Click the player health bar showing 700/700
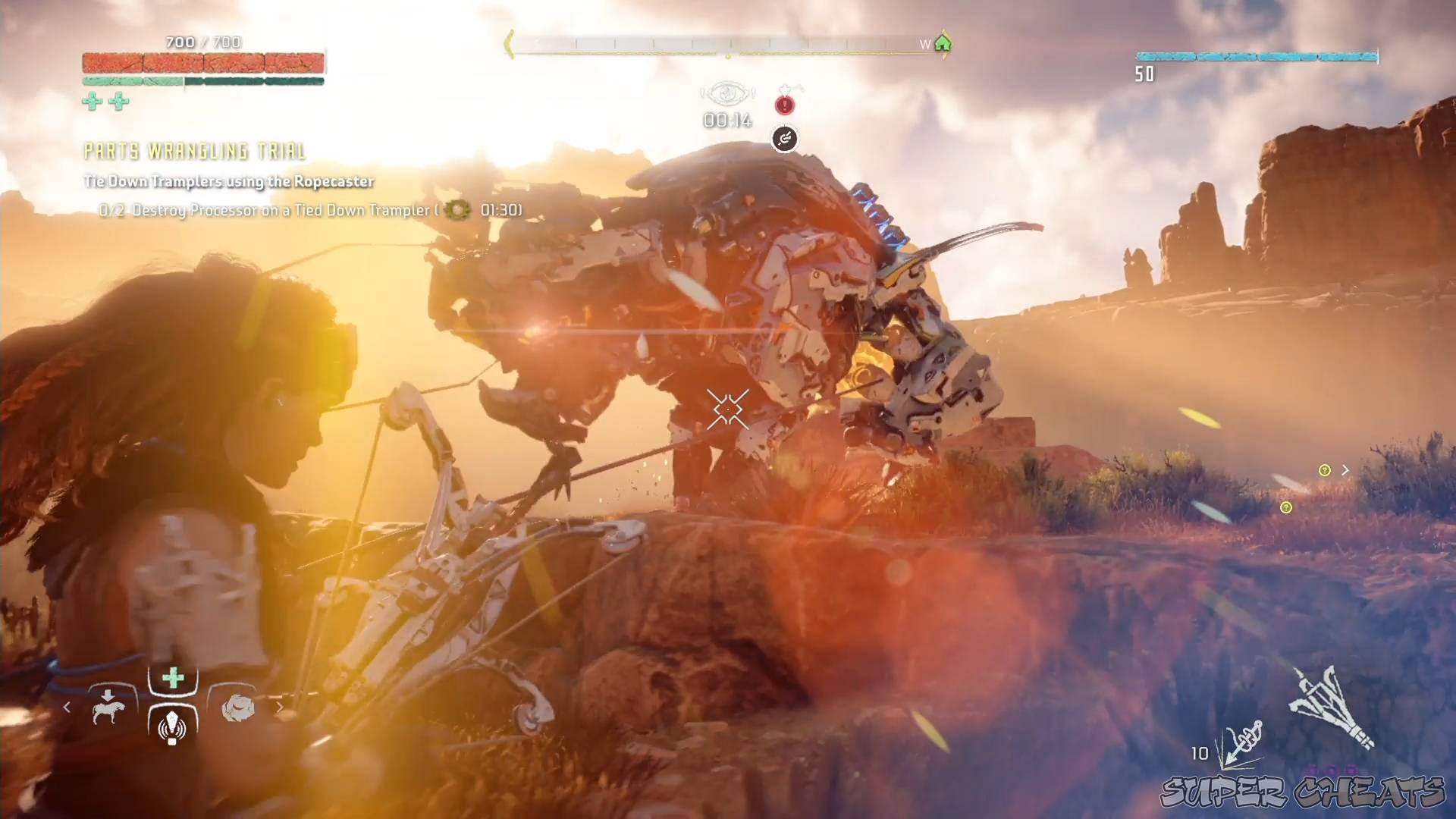The width and height of the screenshot is (1456, 819). click(201, 64)
